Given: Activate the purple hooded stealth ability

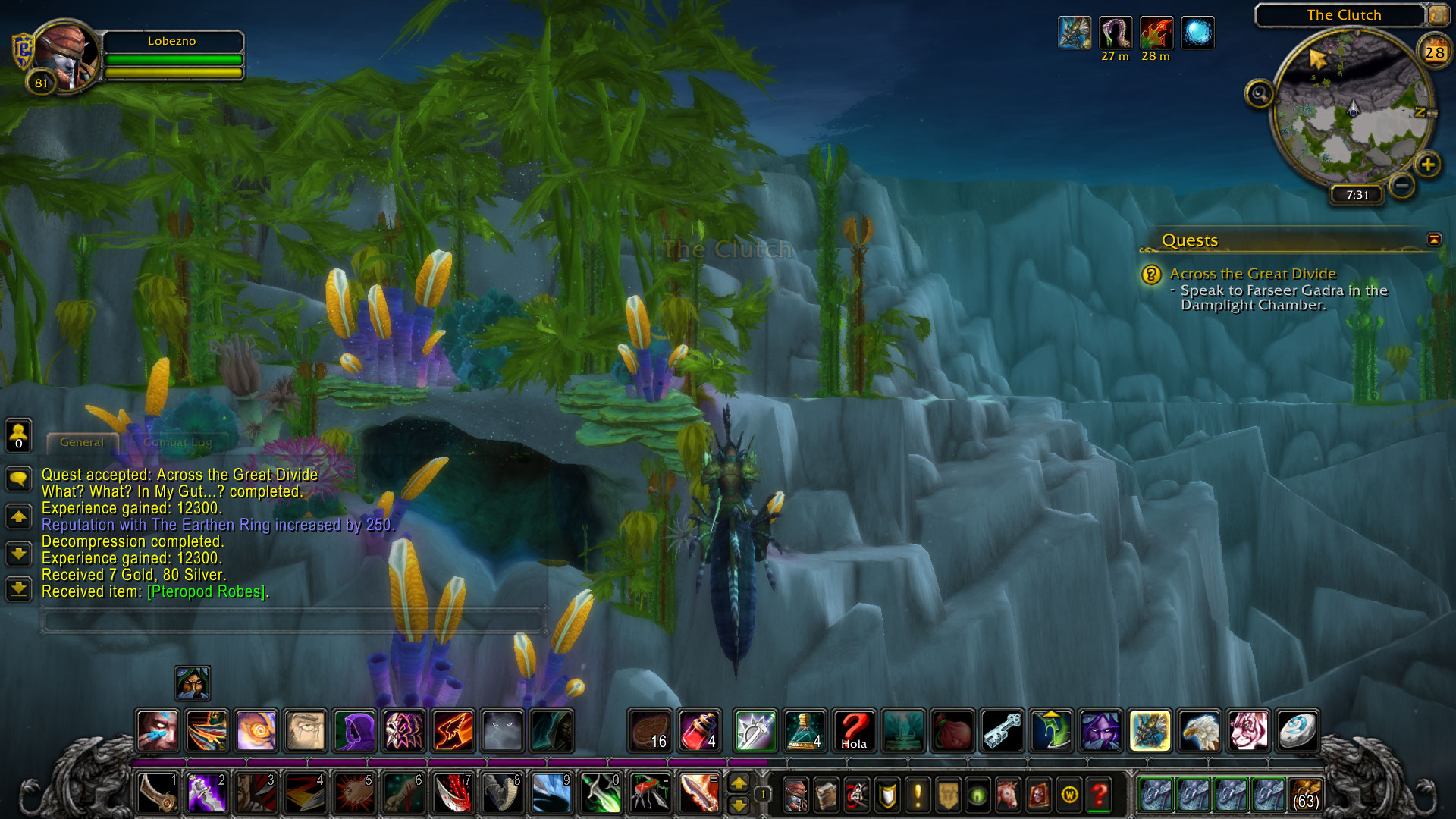Looking at the screenshot, I should (x=355, y=730).
